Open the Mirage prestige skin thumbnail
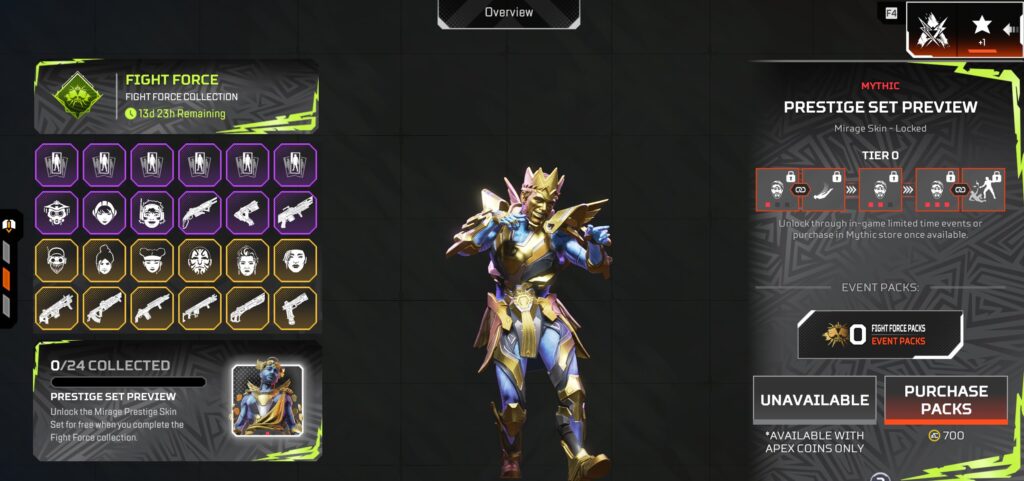The image size is (1024, 481). [268, 399]
